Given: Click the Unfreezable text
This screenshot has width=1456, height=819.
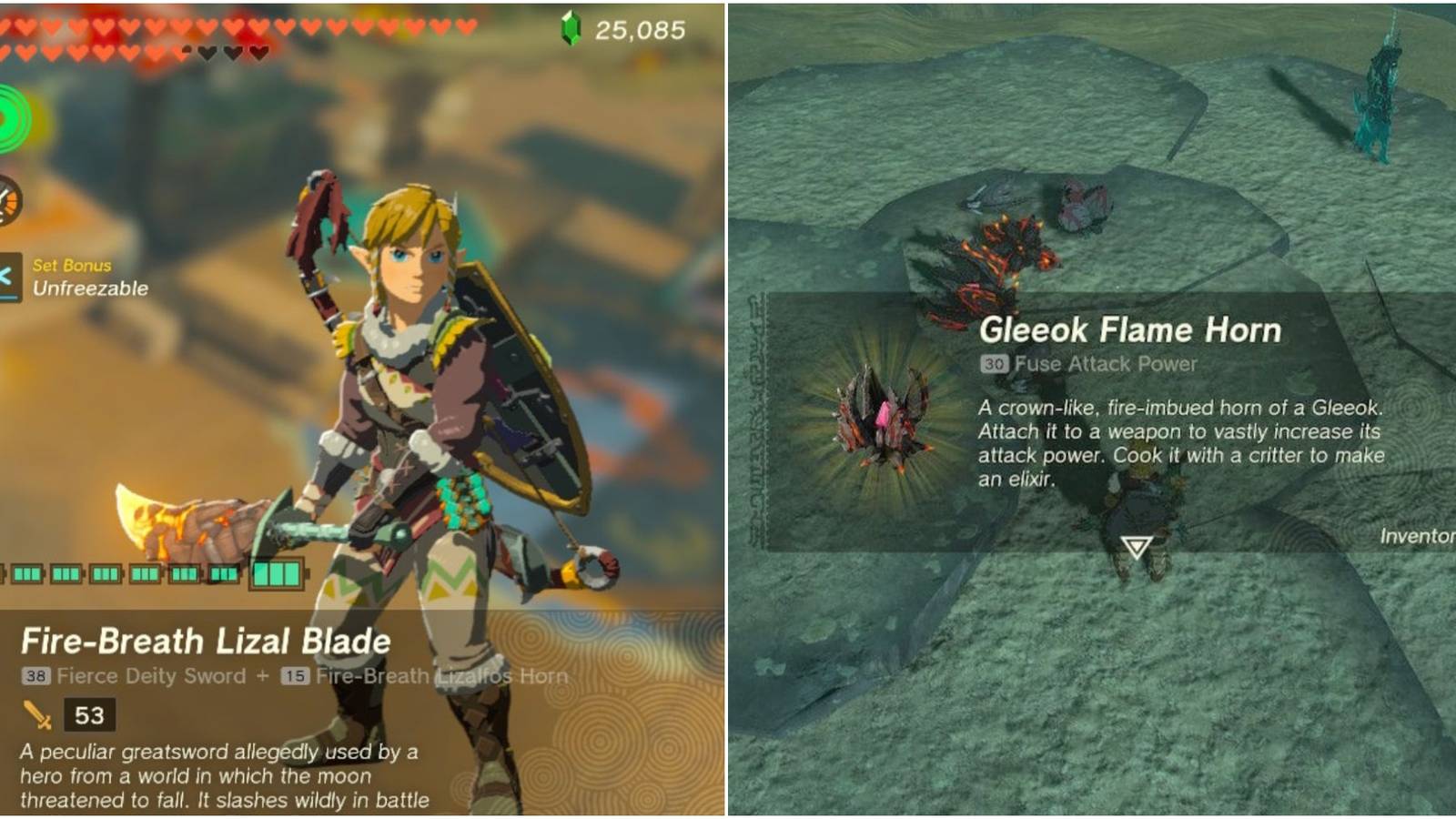Looking at the screenshot, I should [x=89, y=289].
